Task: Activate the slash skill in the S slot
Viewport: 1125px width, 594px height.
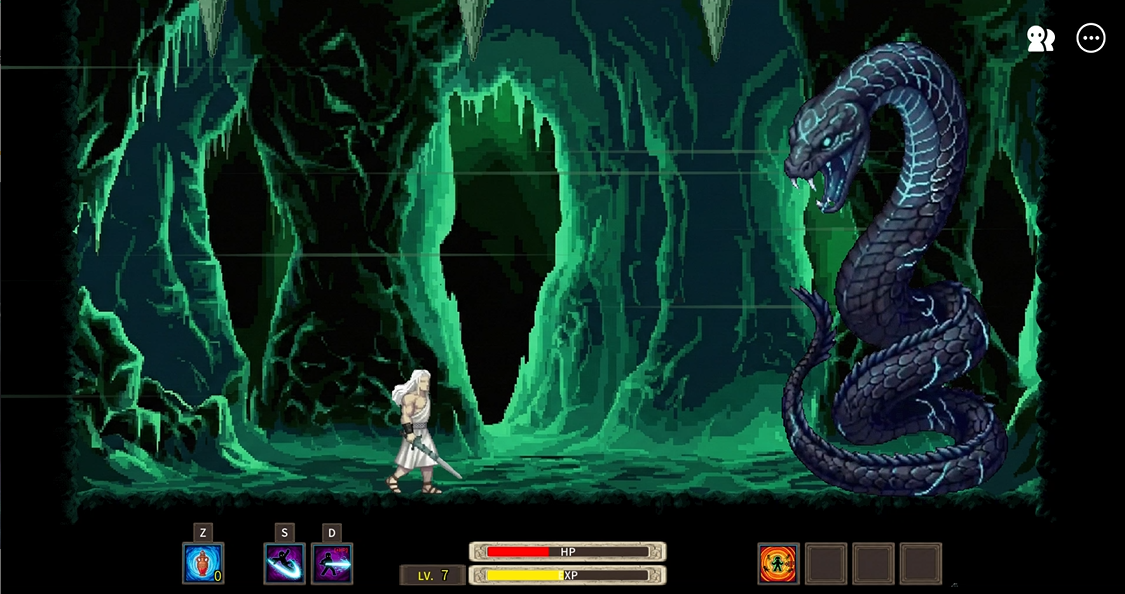Action: 284,563
